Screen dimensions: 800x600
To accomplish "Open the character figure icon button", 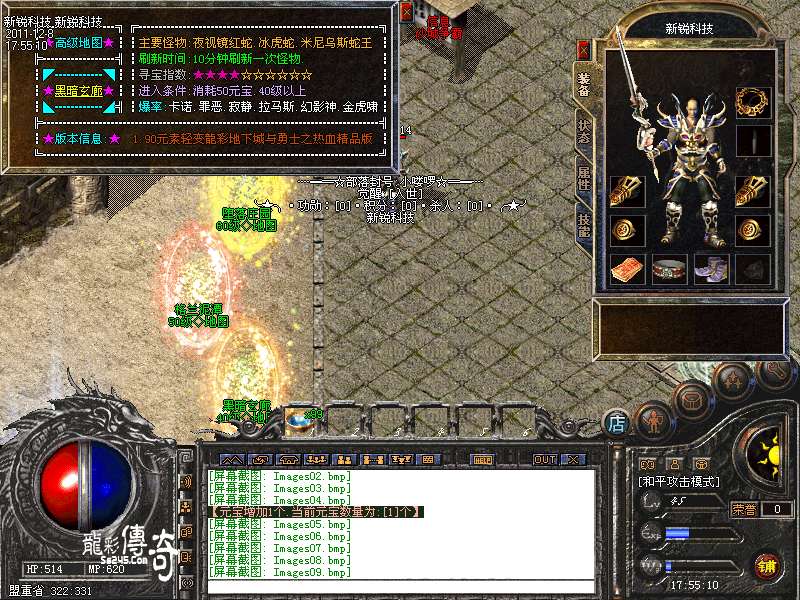I will (652, 420).
